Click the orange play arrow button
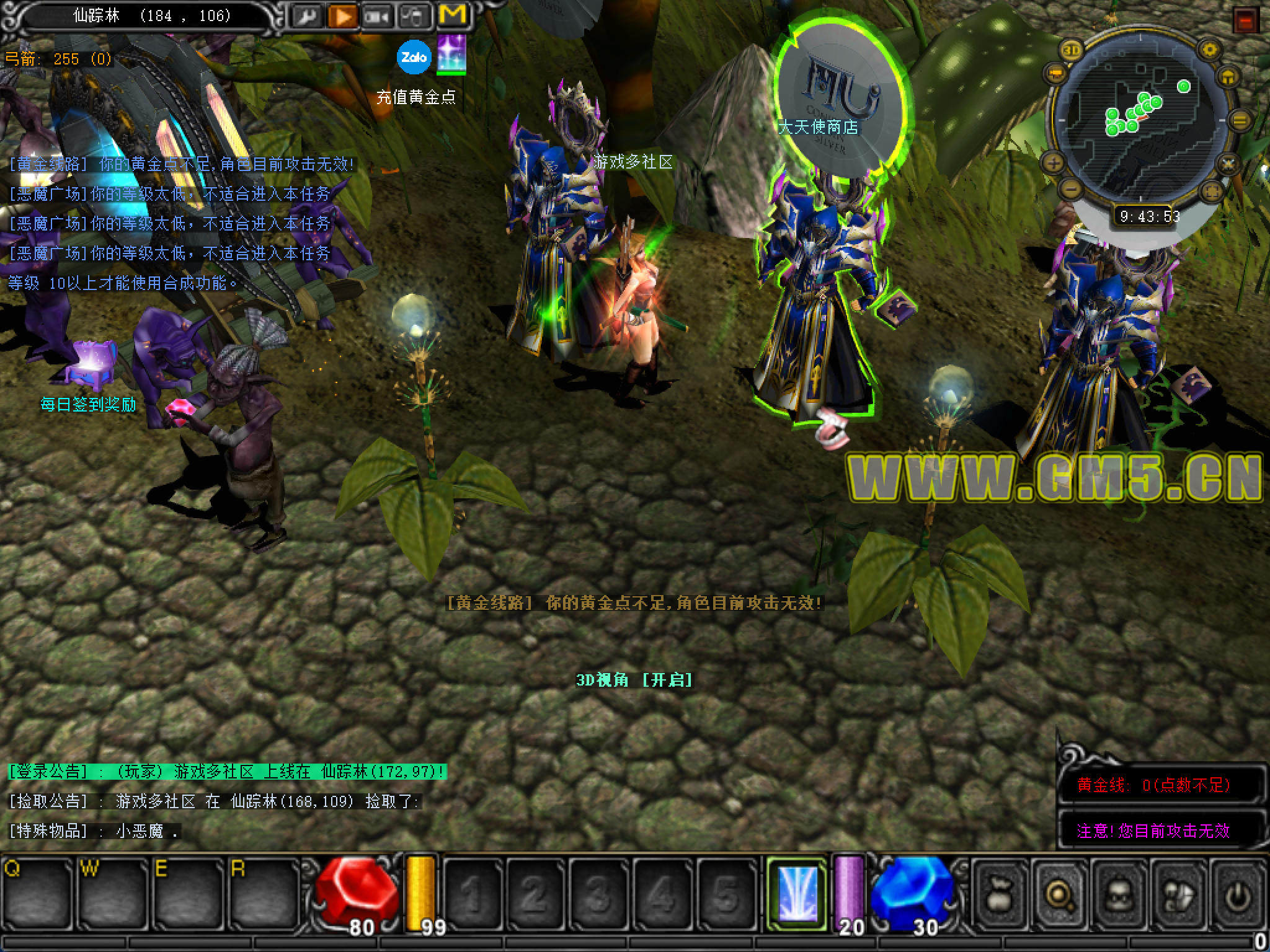 pyautogui.click(x=342, y=17)
